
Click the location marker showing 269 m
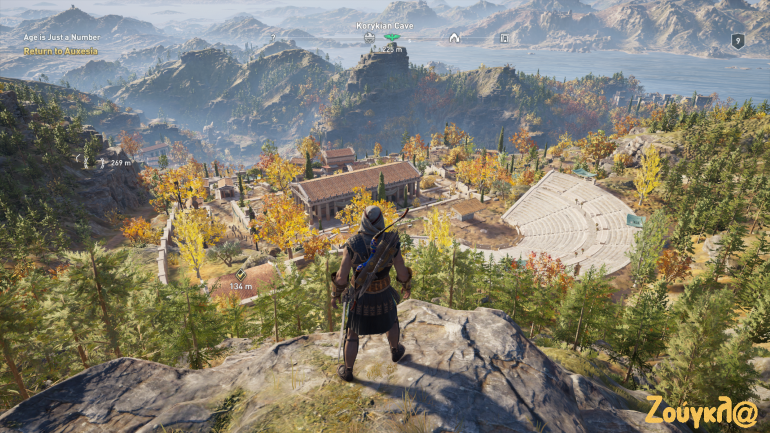101,162
